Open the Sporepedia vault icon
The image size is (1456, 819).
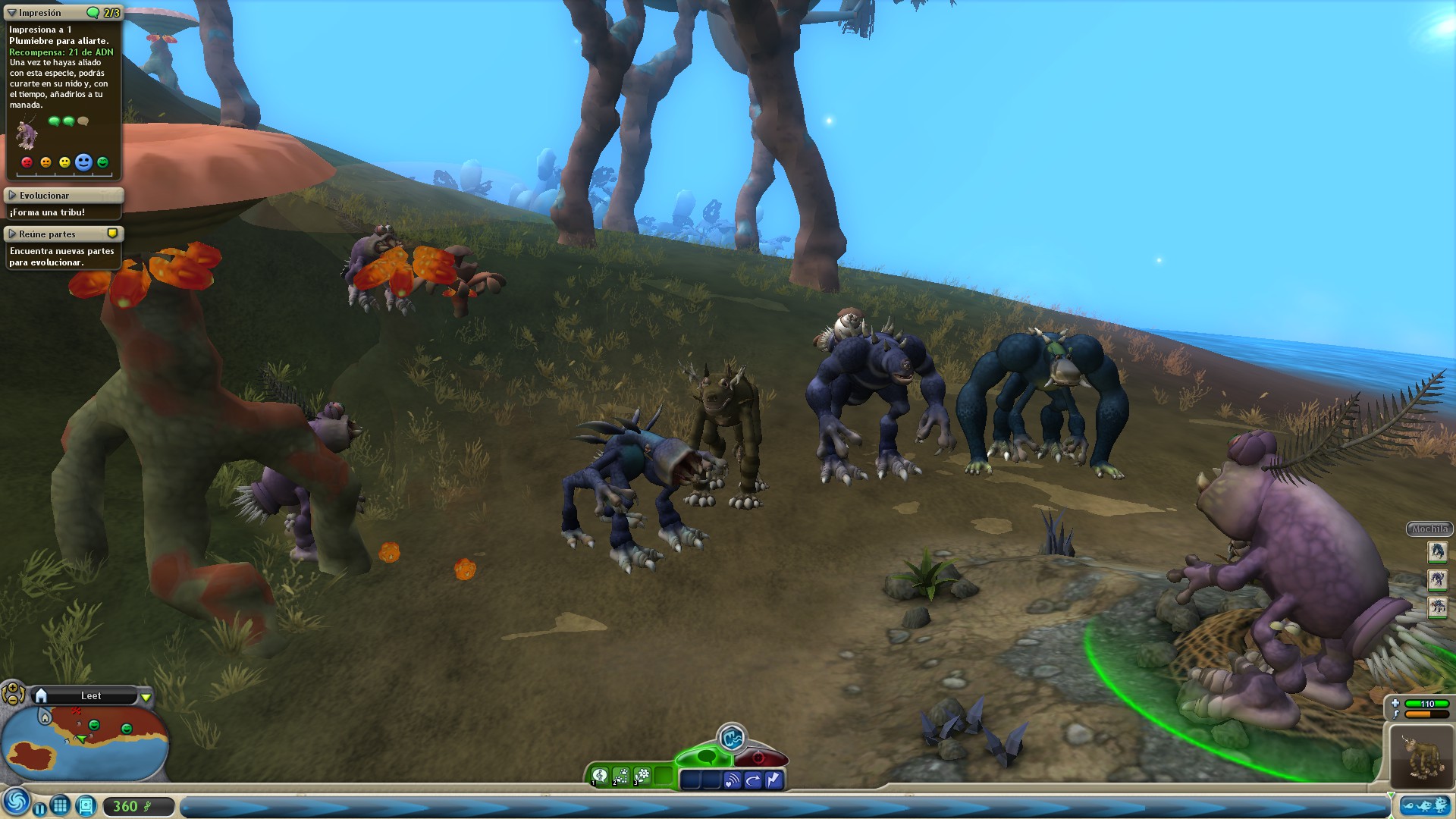[x=86, y=806]
